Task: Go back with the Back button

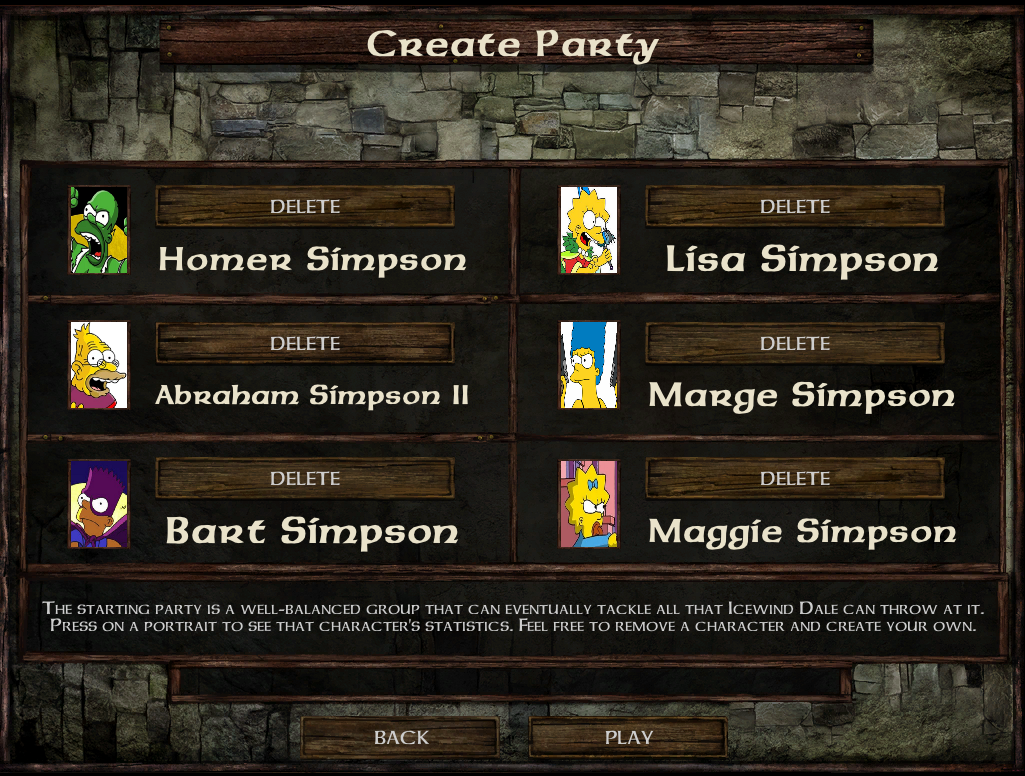Action: click(x=400, y=738)
